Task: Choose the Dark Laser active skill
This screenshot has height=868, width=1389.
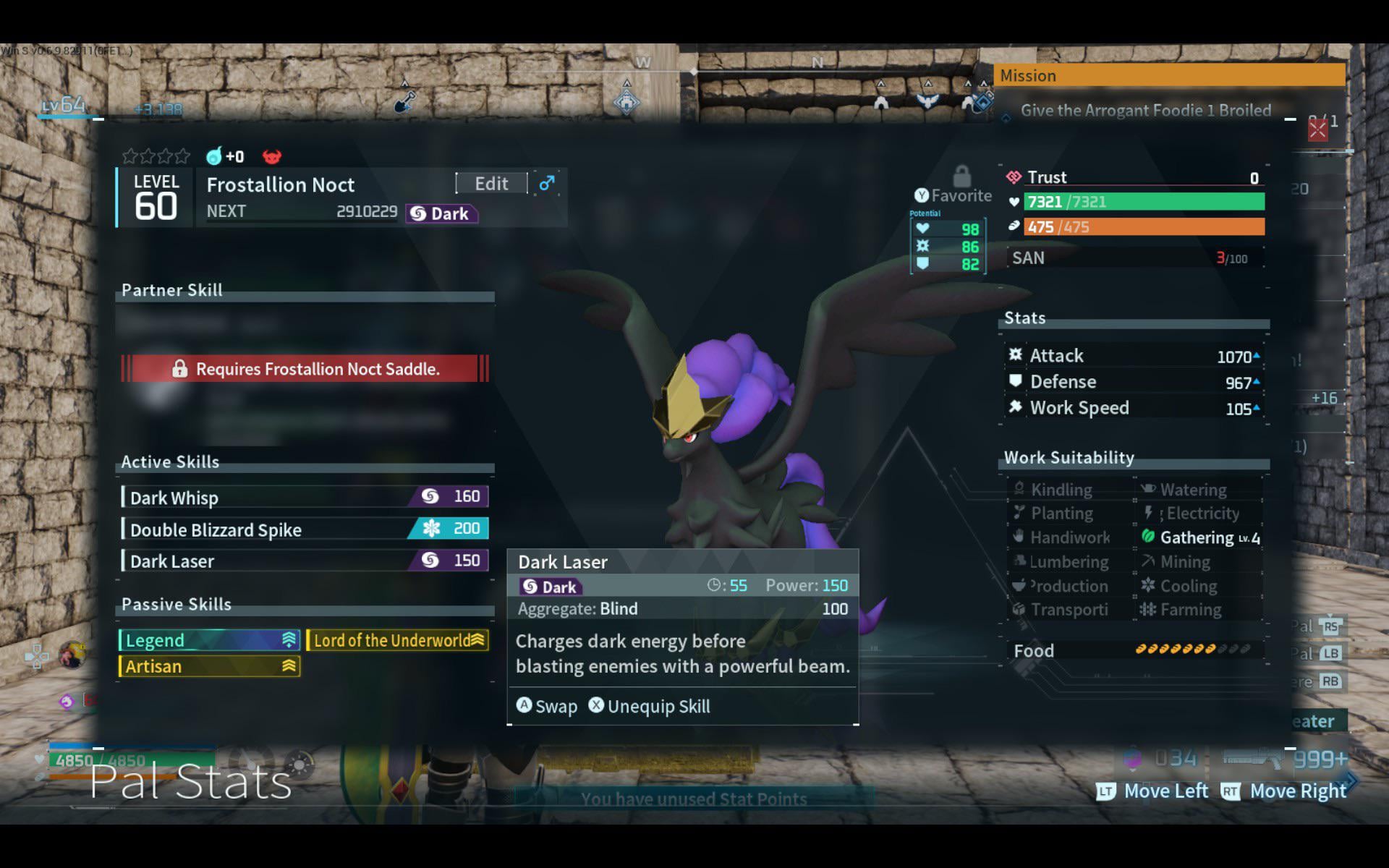Action: (305, 561)
